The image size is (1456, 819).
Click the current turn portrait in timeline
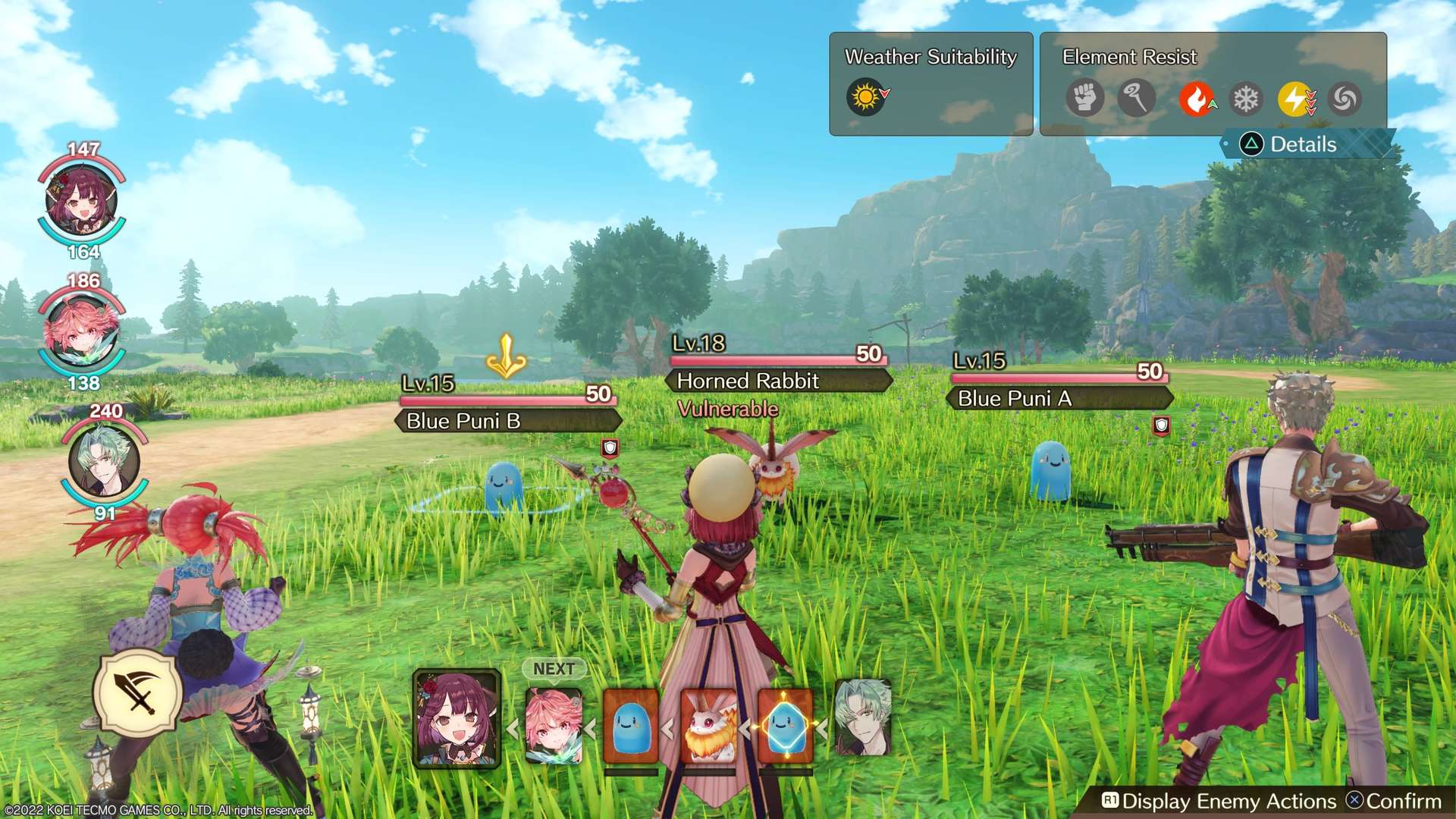457,717
